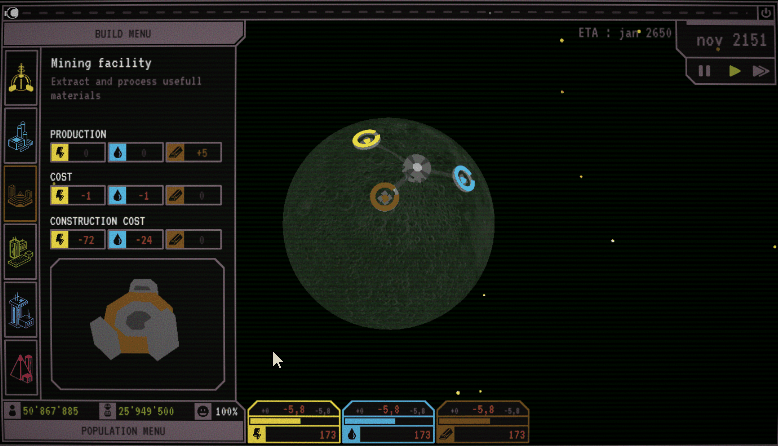Viewport: 778px width, 446px height.
Task: Click the Build Menu header tab
Action: pyautogui.click(x=122, y=33)
